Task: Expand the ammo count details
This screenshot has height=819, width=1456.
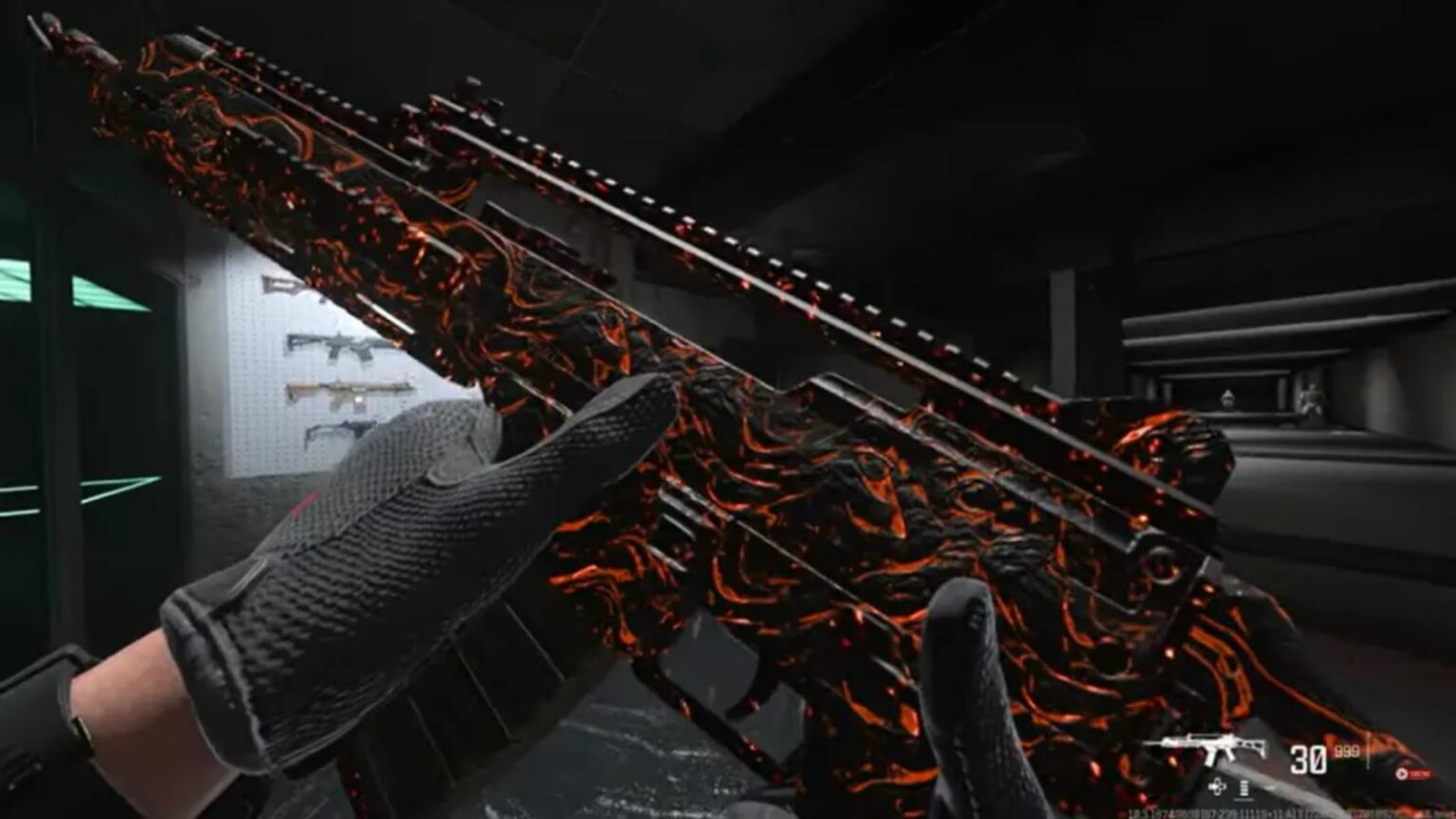Action: [1327, 754]
